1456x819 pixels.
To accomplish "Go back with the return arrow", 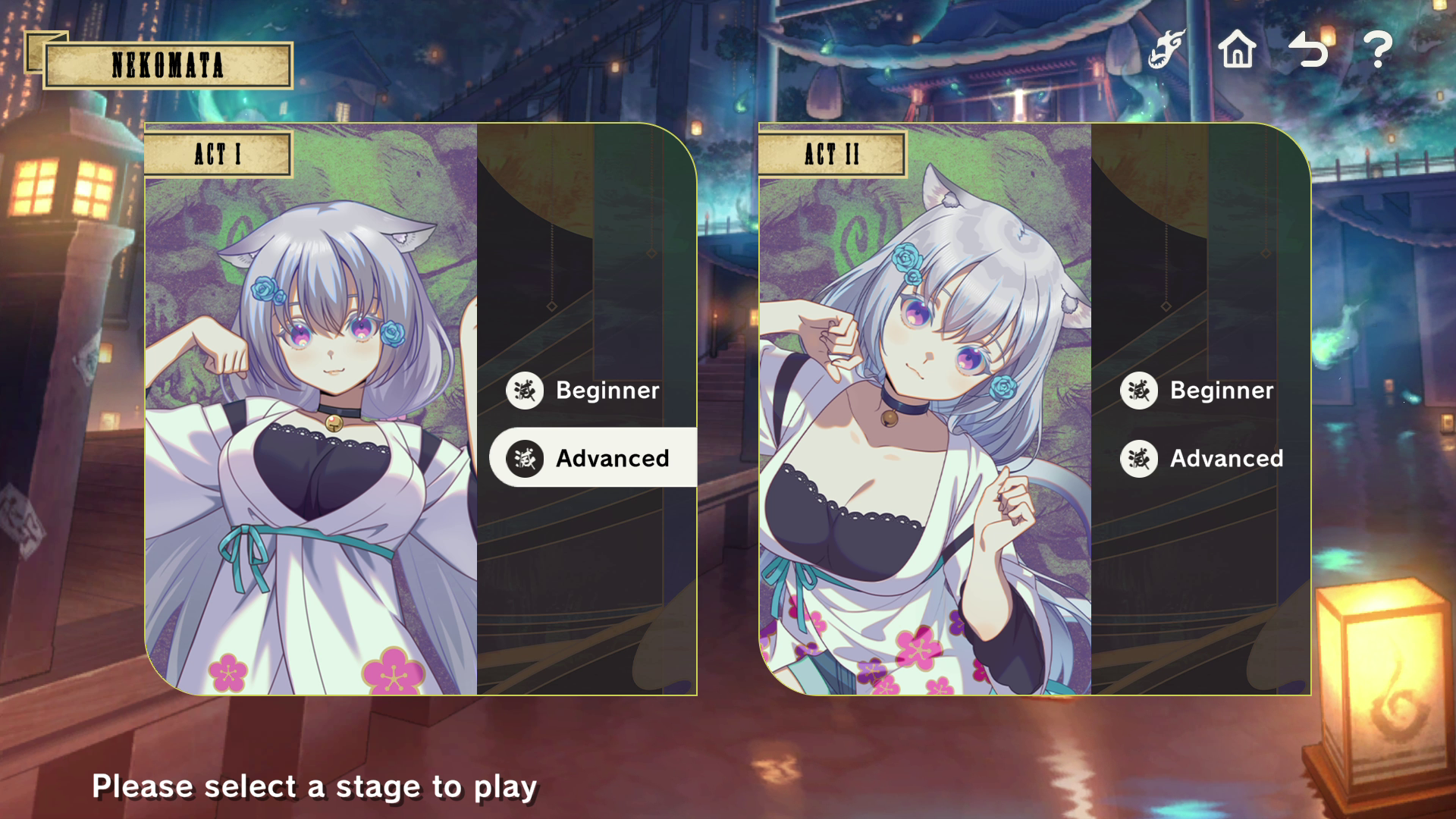I will [1308, 50].
